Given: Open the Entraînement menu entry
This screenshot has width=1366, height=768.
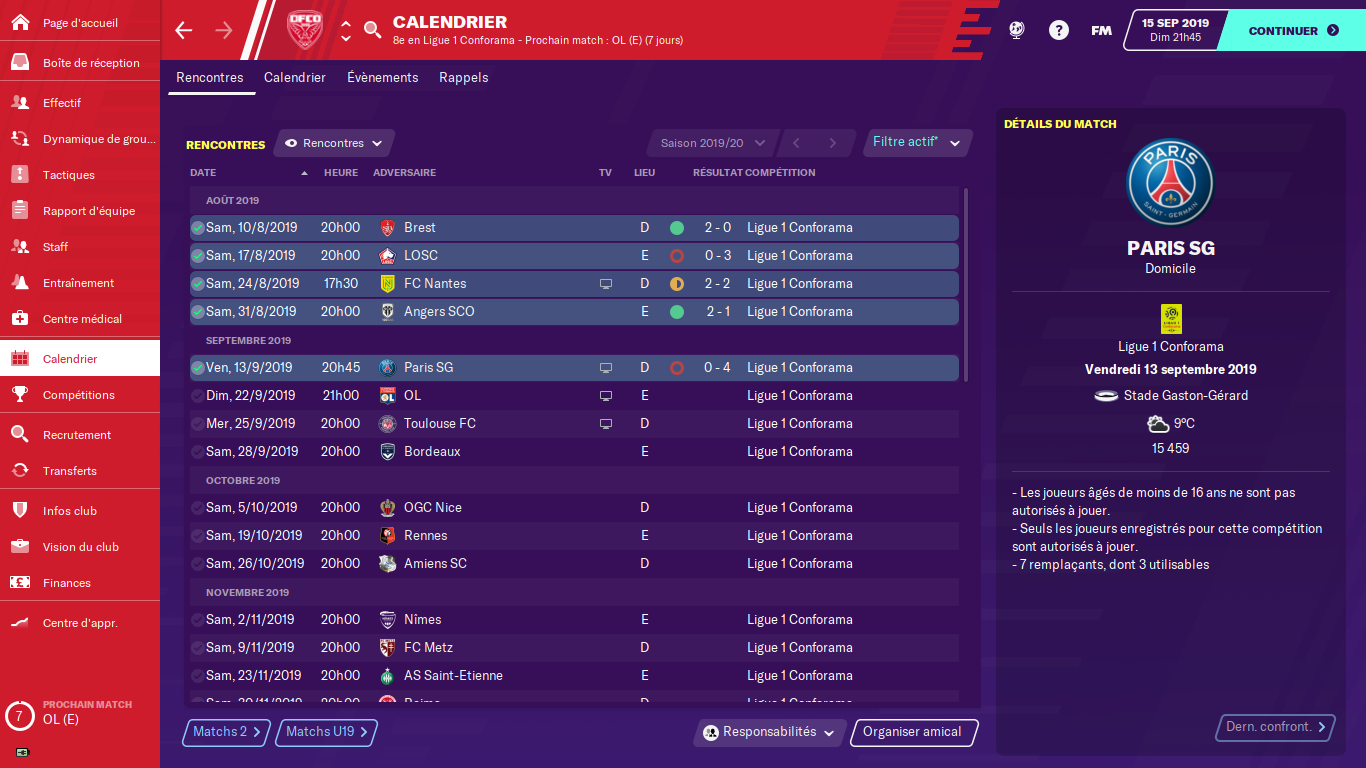Looking at the screenshot, I should [78, 283].
